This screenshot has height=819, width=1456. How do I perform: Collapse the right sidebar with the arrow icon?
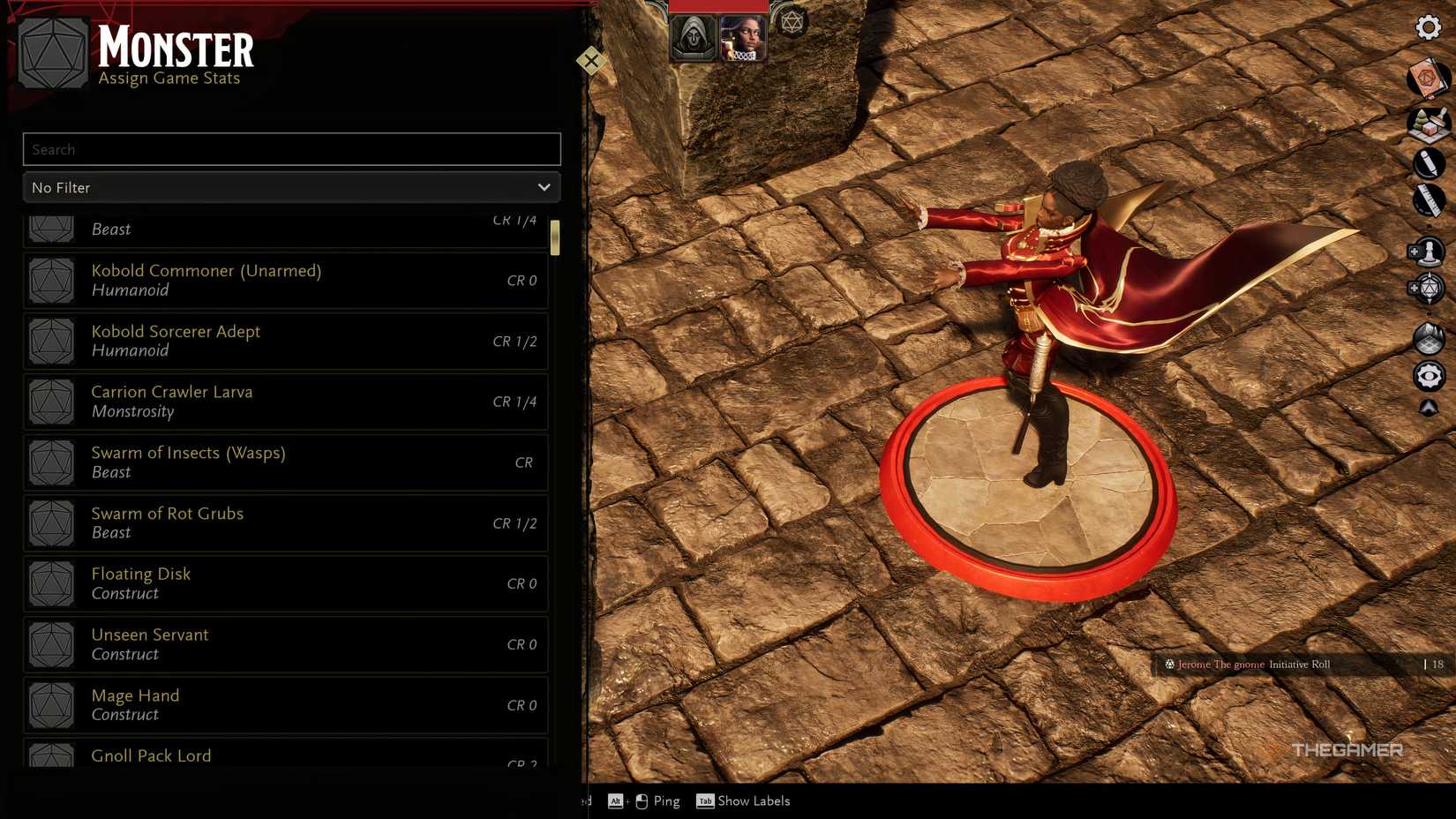[1430, 408]
